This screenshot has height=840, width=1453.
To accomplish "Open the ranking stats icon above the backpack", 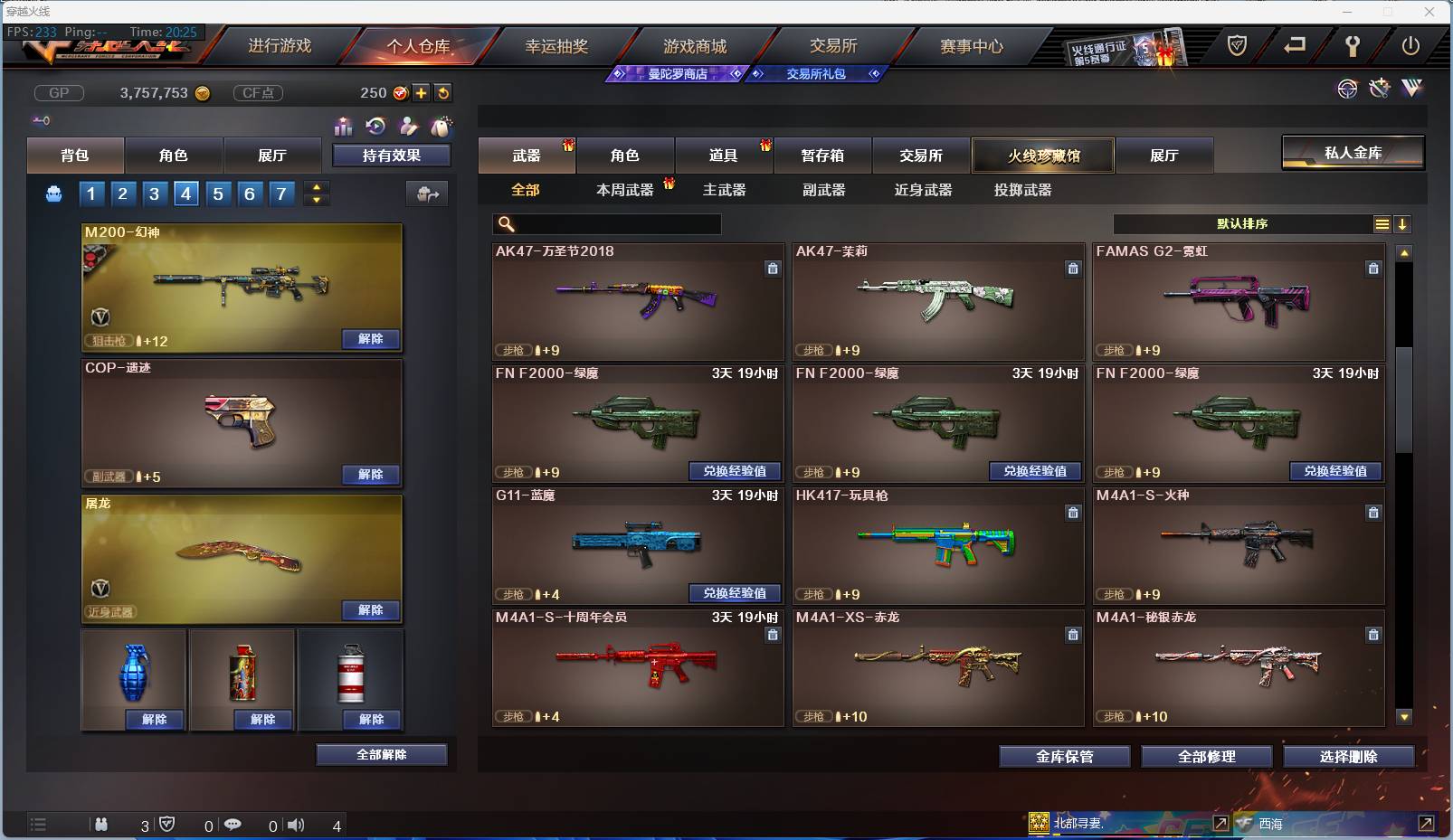I will click(343, 127).
